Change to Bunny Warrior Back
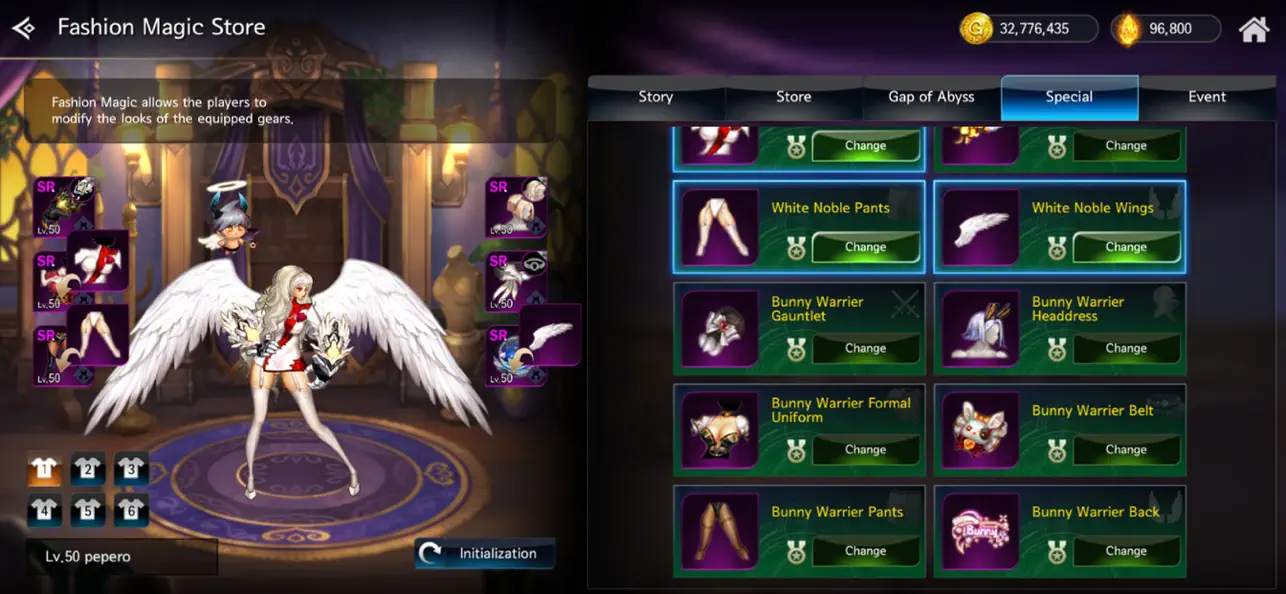Viewport: 1286px width, 594px height. coord(1126,550)
